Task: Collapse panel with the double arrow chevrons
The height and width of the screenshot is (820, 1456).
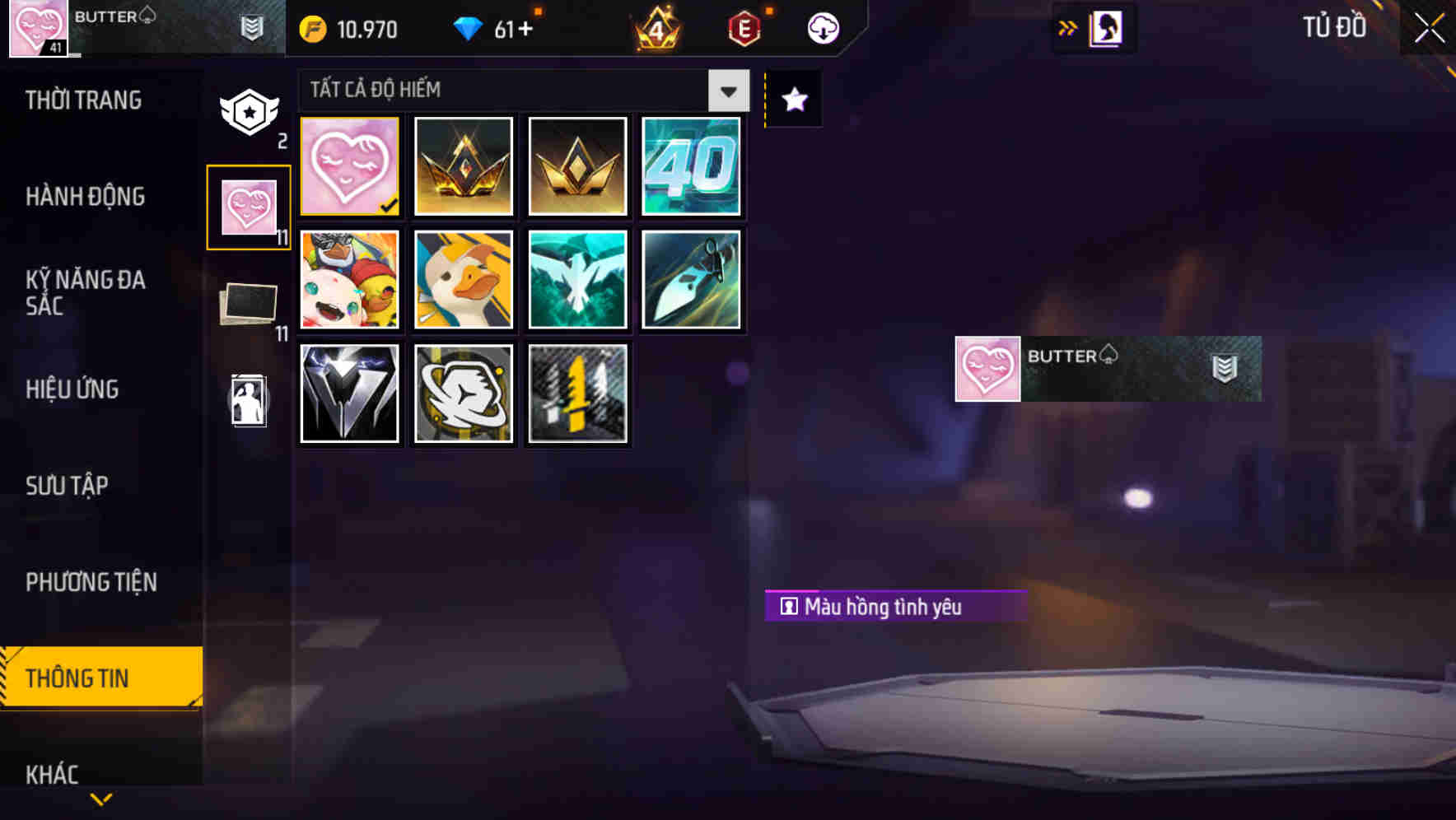Action: tap(1068, 27)
